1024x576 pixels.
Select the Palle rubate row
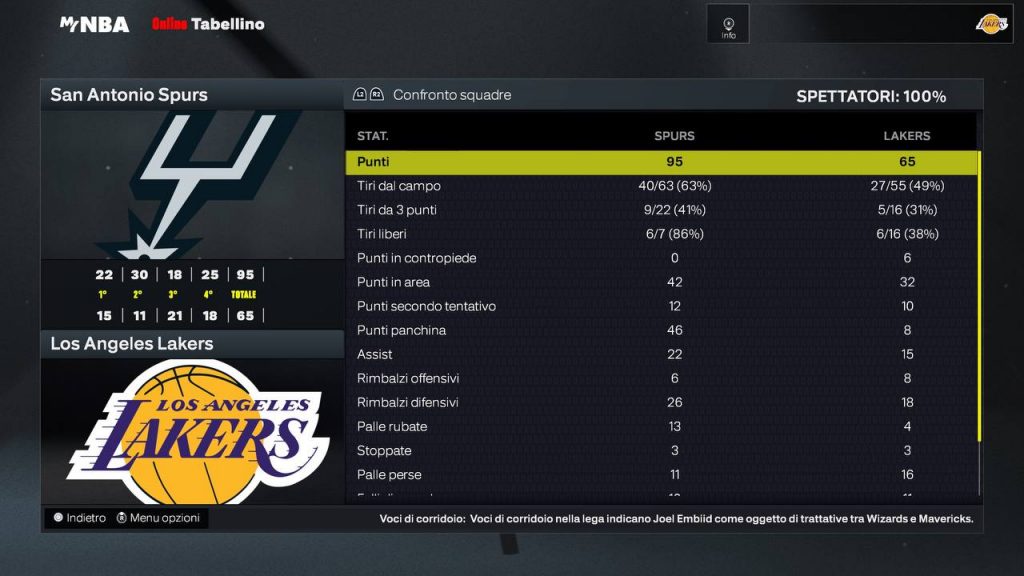pos(660,426)
